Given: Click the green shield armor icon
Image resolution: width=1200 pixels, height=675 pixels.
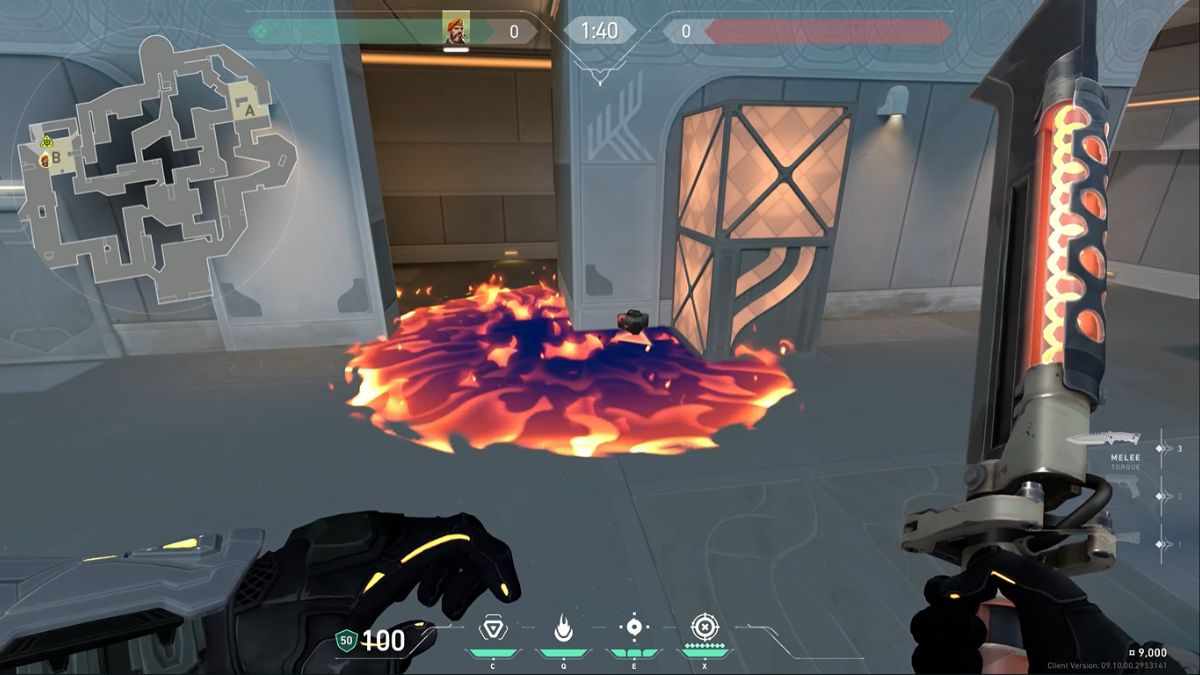Looking at the screenshot, I should click(x=346, y=640).
